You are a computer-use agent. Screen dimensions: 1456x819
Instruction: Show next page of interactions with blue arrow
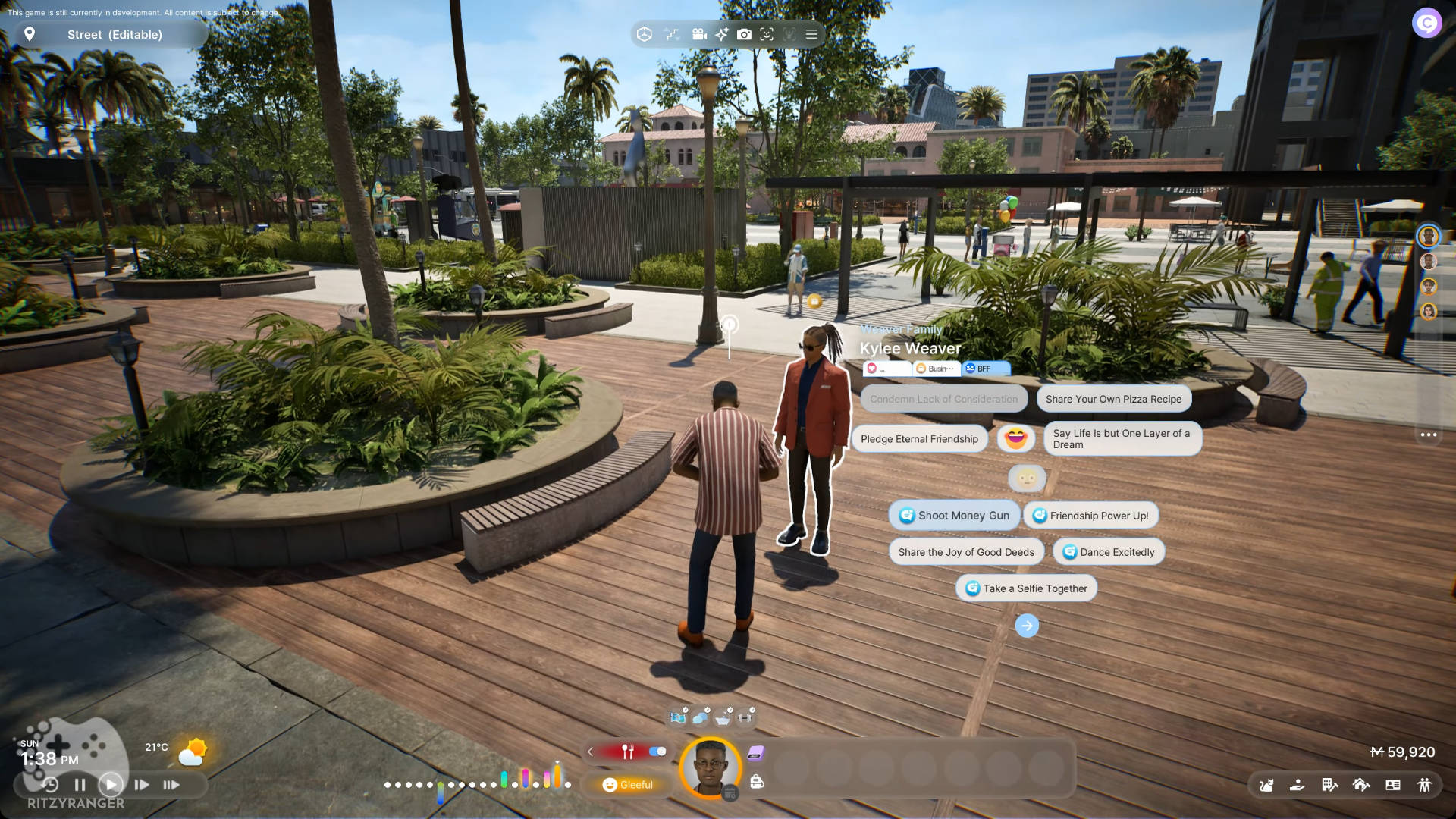click(1027, 626)
